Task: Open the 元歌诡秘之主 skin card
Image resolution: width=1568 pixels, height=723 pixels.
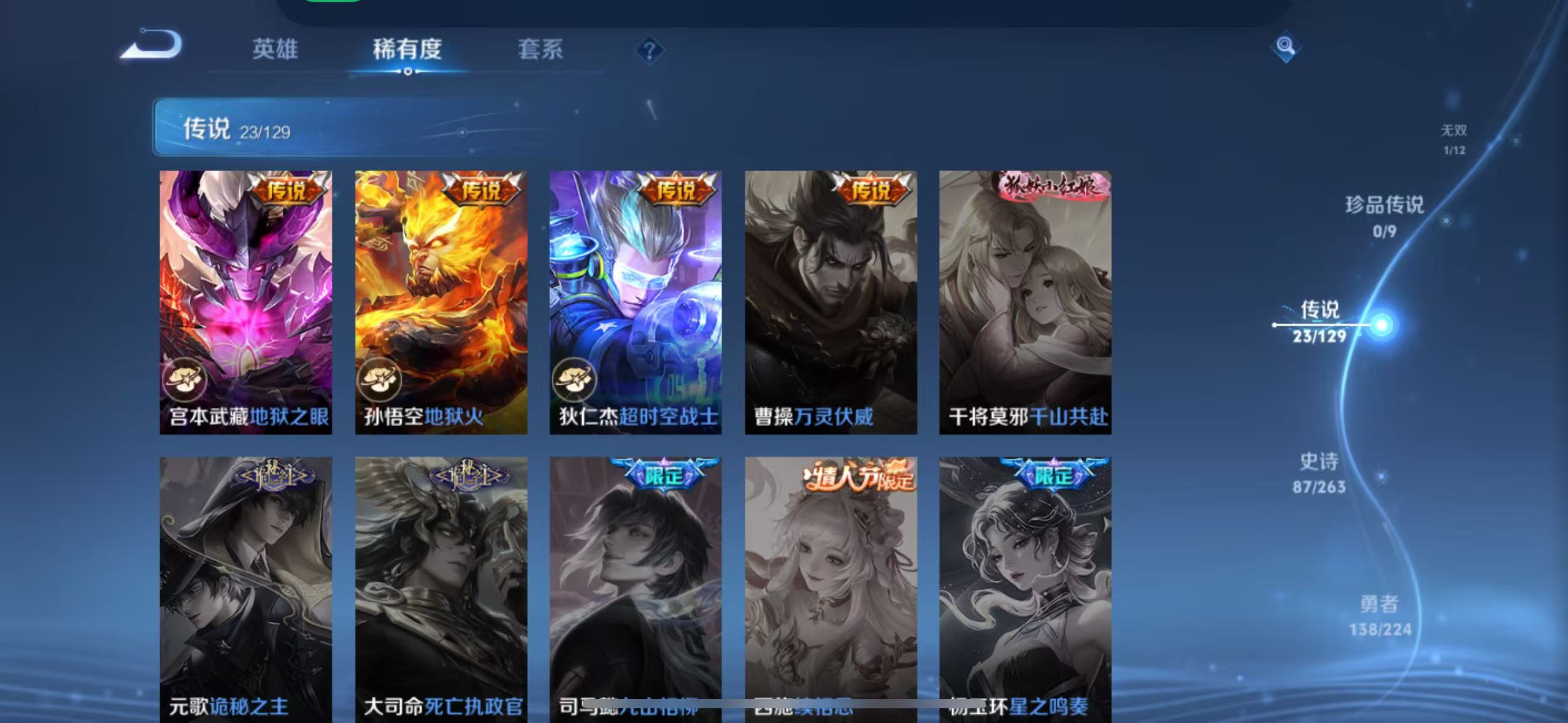Action: [x=245, y=583]
